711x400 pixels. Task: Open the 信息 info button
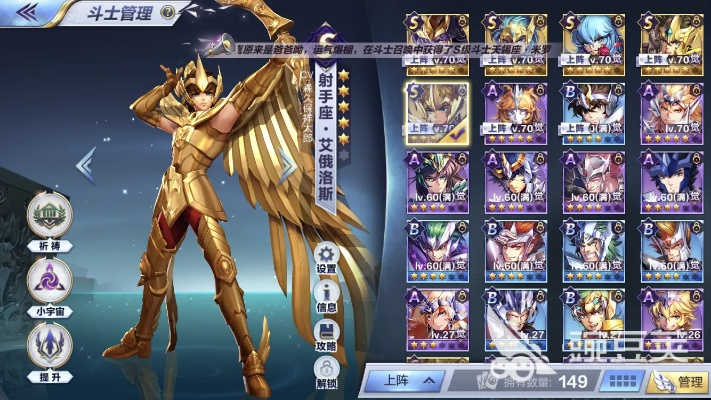[x=326, y=296]
